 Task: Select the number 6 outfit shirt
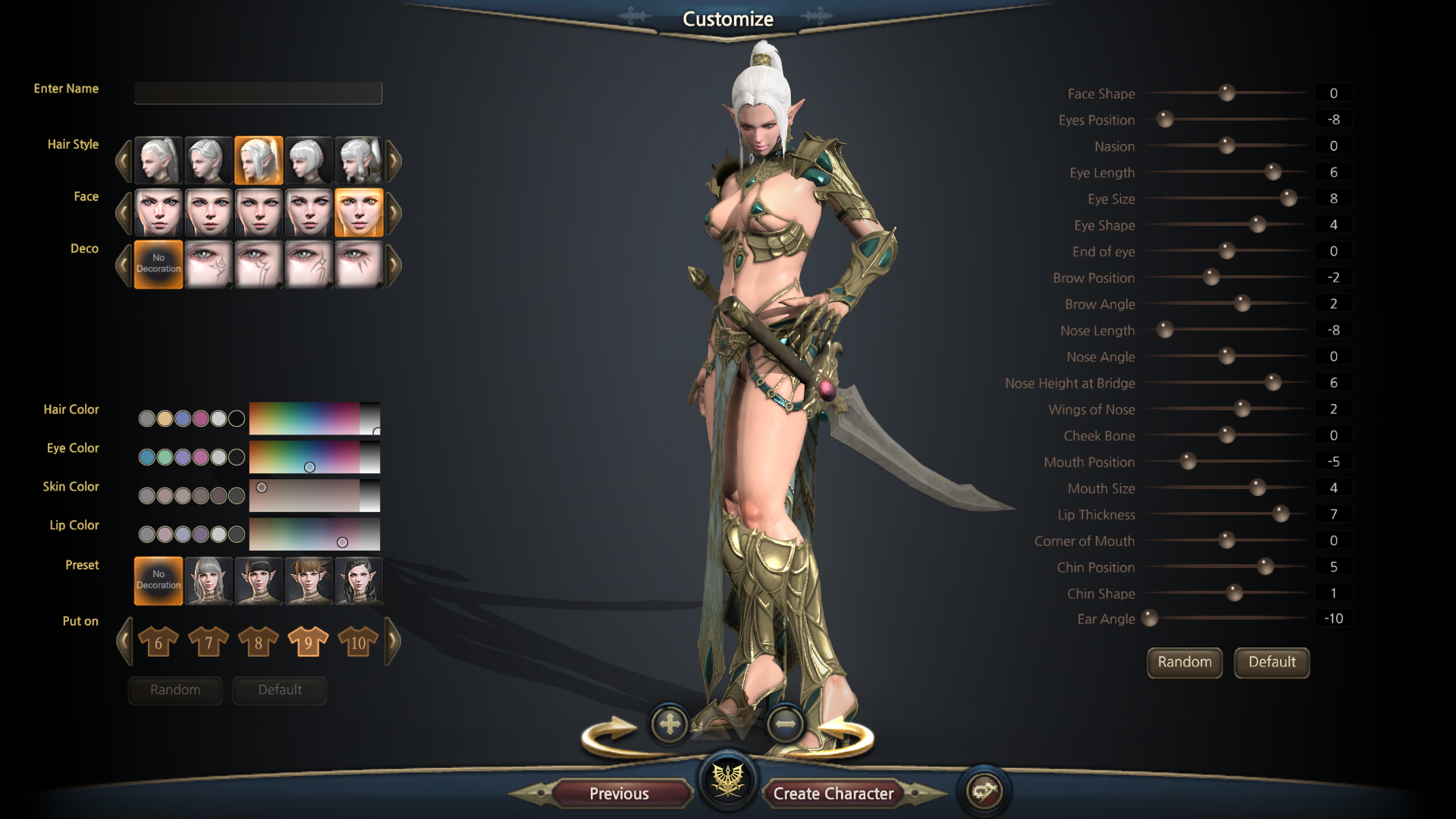pyautogui.click(x=158, y=642)
